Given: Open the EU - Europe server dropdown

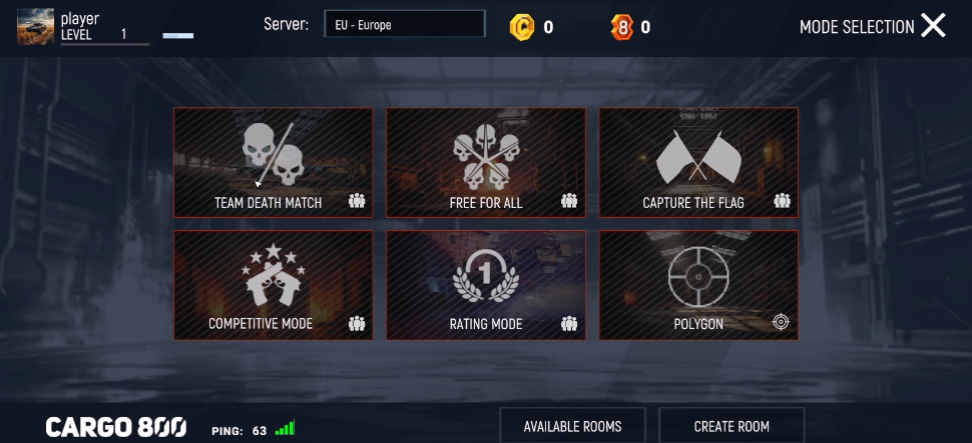Looking at the screenshot, I should [404, 25].
